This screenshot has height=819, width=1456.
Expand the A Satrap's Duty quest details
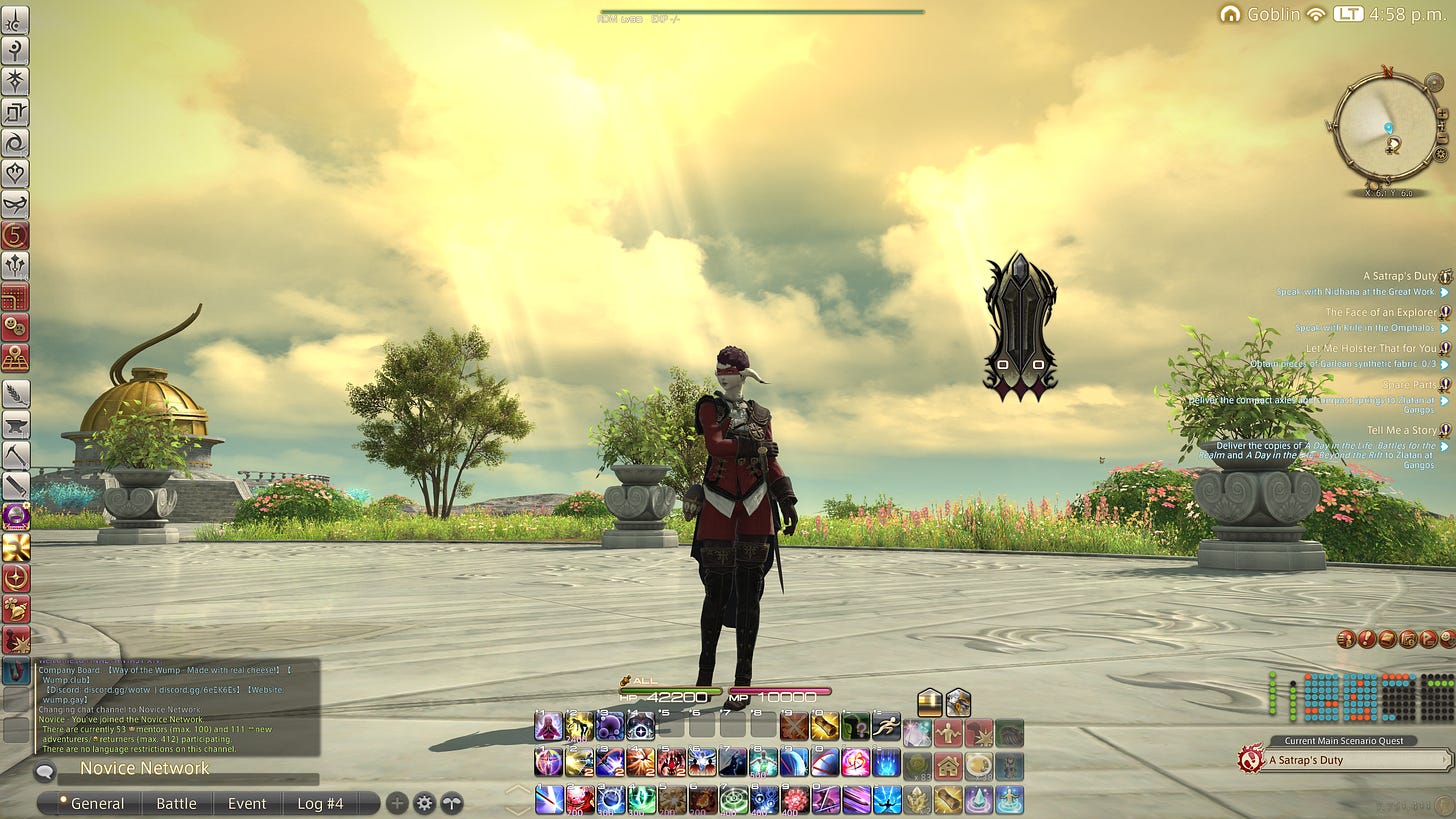[1445, 277]
